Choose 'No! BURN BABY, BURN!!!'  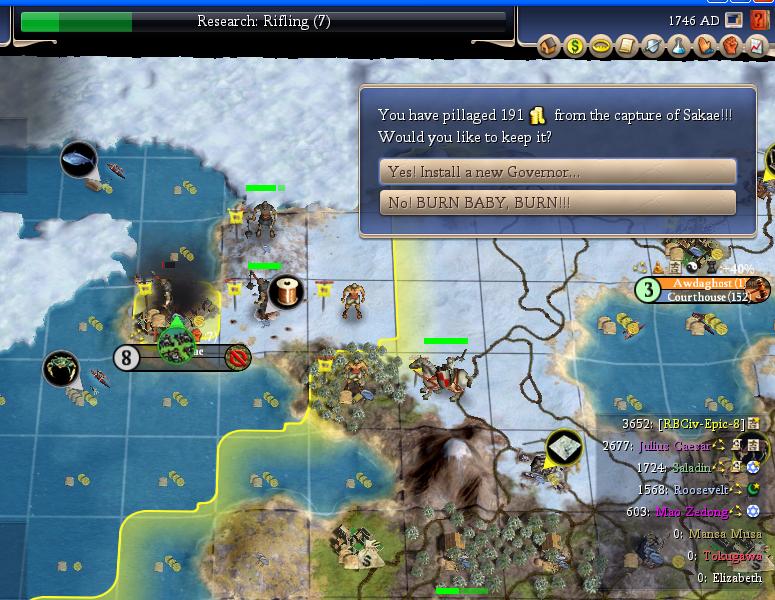point(558,203)
